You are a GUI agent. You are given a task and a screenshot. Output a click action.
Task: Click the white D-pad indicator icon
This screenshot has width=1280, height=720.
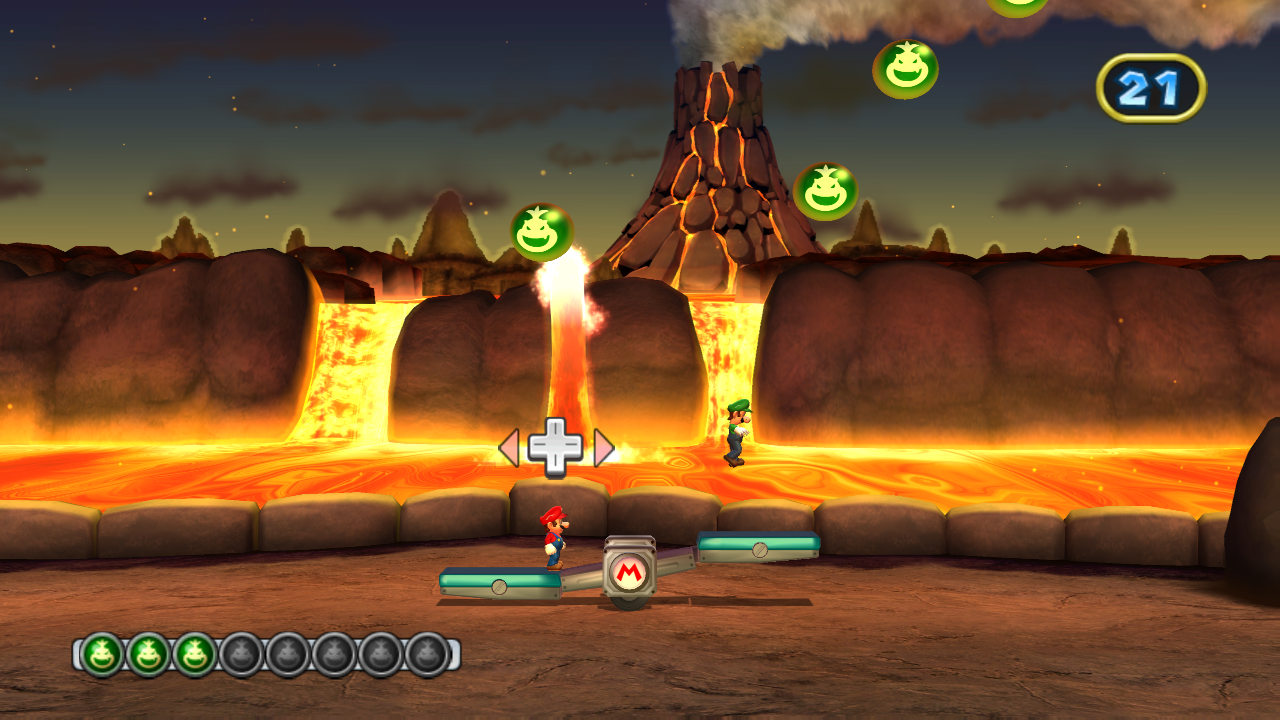click(557, 446)
